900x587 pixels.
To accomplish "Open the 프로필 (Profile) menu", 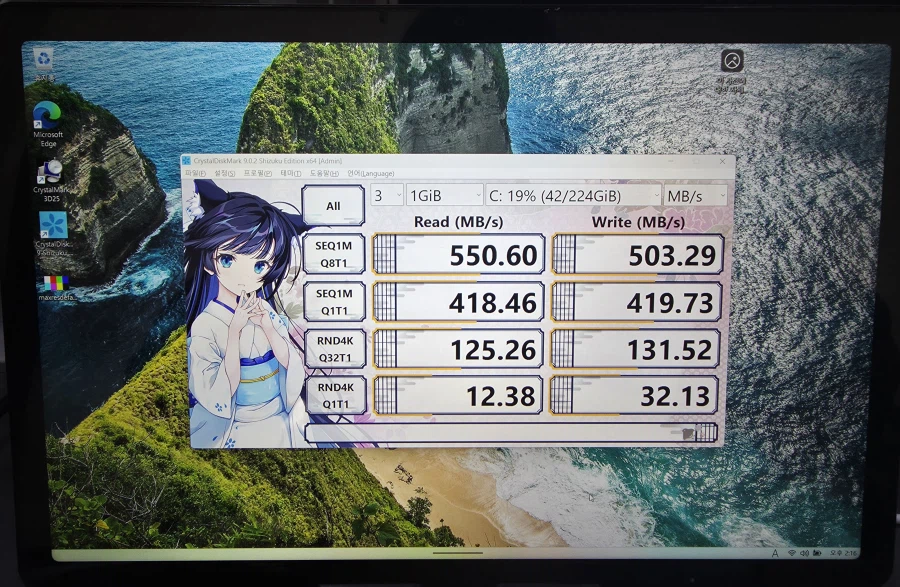I will coord(257,174).
